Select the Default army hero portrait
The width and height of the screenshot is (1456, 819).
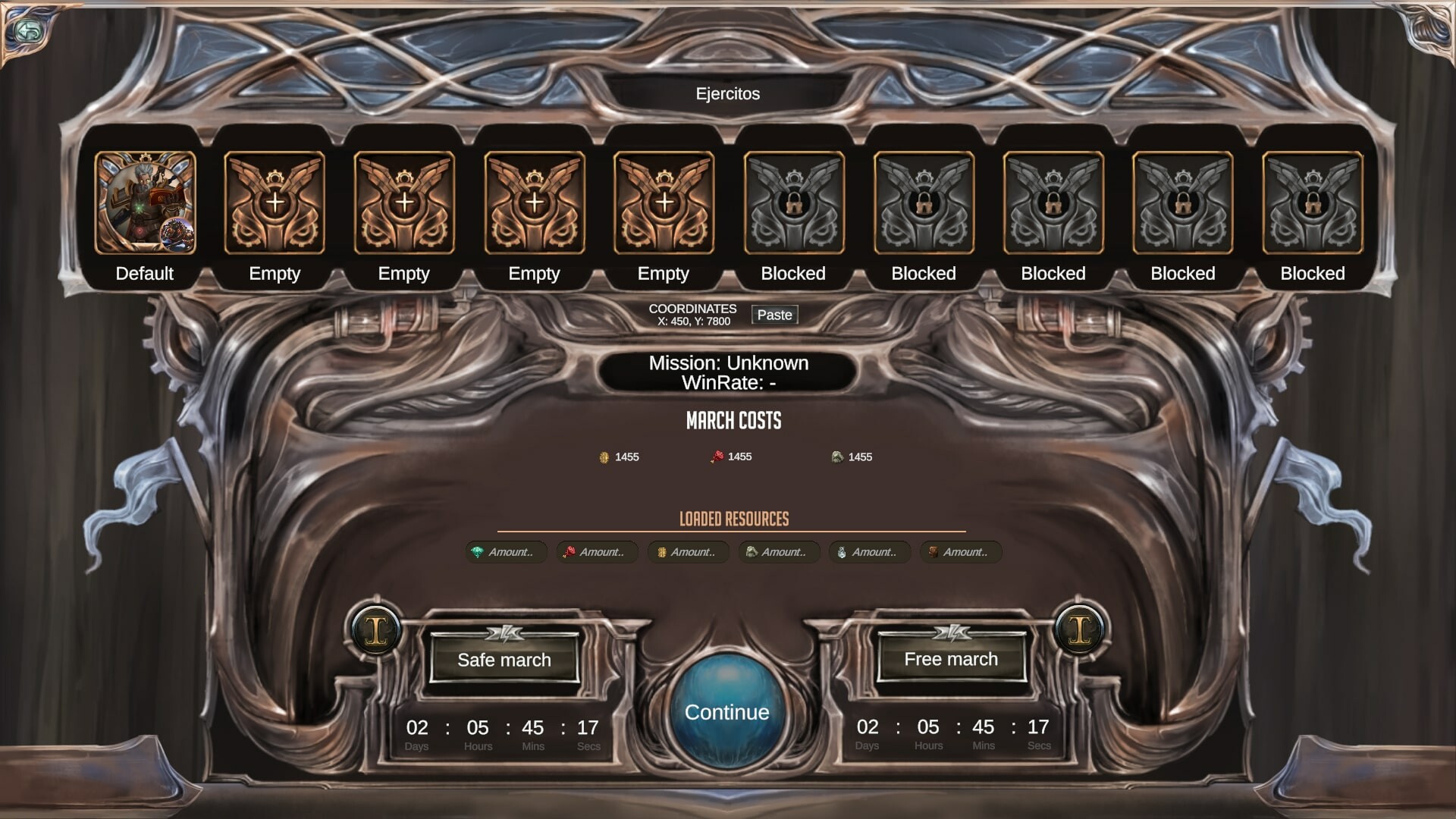coord(144,203)
